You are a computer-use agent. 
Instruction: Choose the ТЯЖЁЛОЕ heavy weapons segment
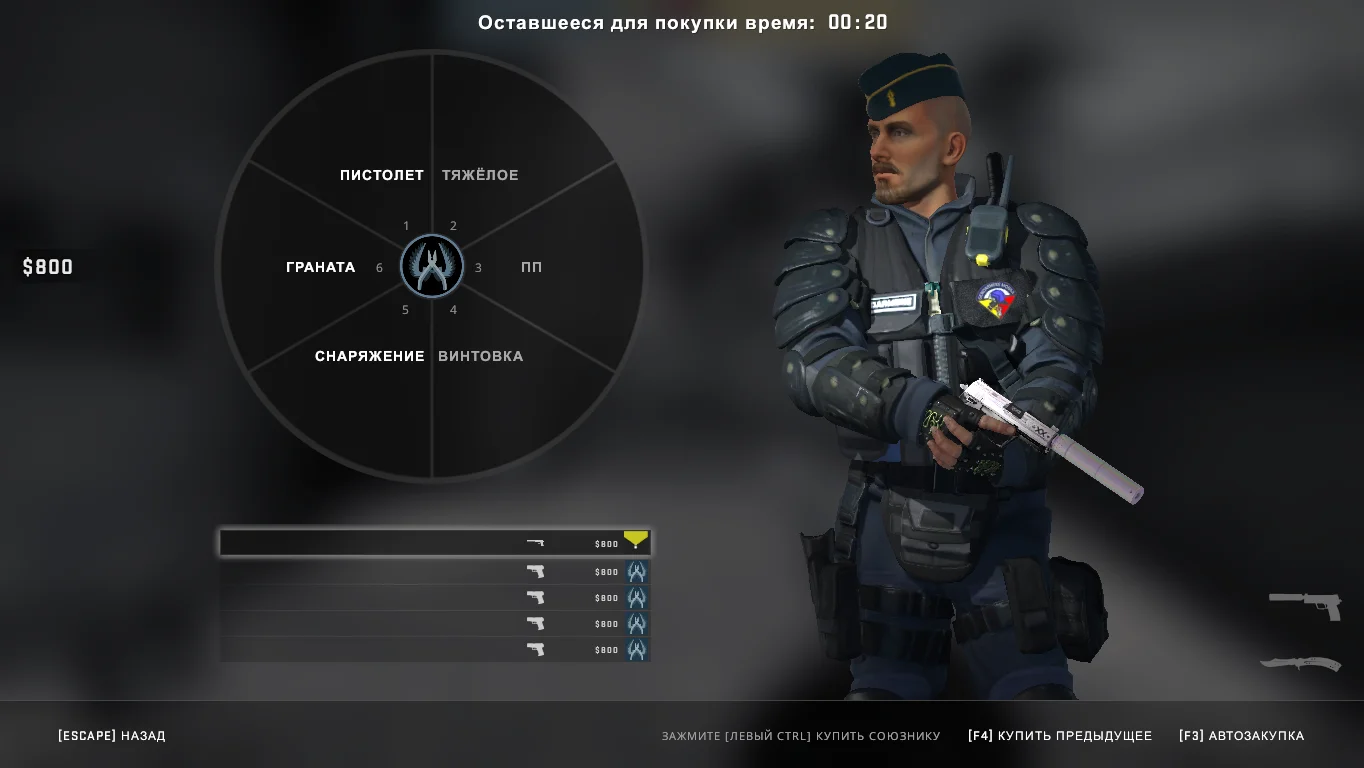point(480,175)
